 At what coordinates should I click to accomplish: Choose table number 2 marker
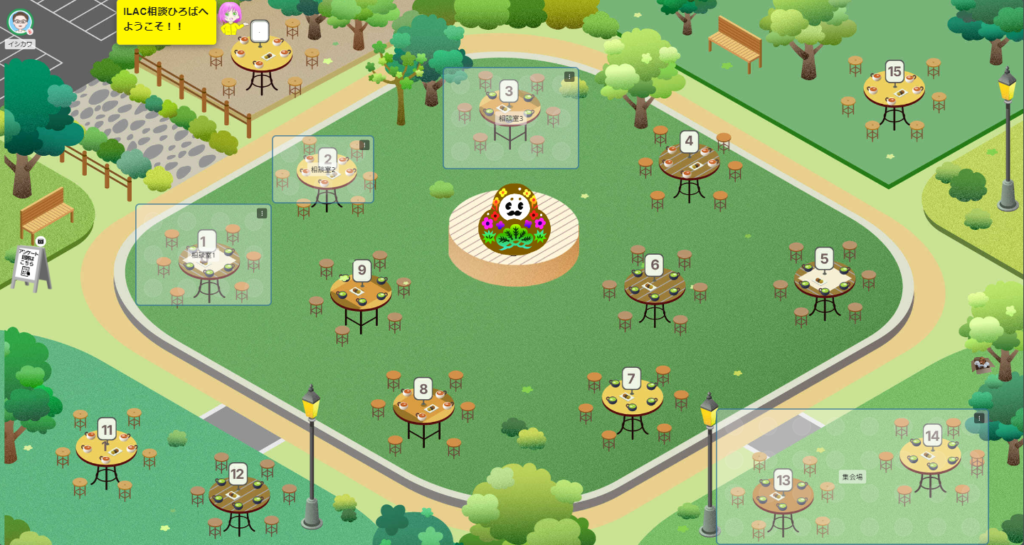(327, 158)
